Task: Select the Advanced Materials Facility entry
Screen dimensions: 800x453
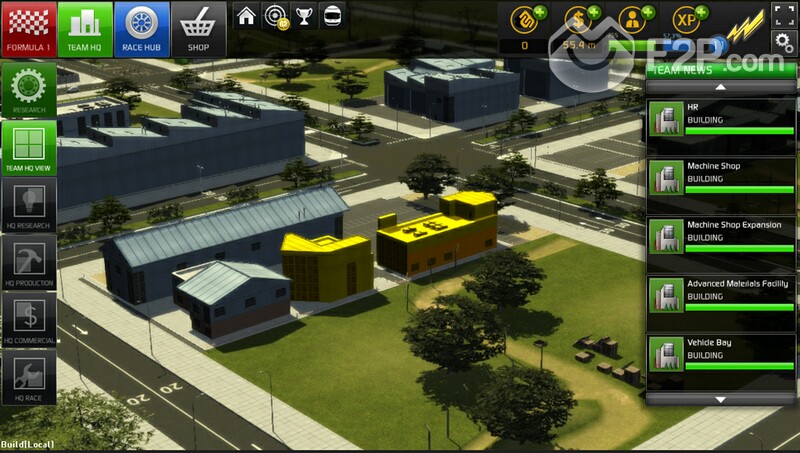Action: pyautogui.click(x=720, y=299)
